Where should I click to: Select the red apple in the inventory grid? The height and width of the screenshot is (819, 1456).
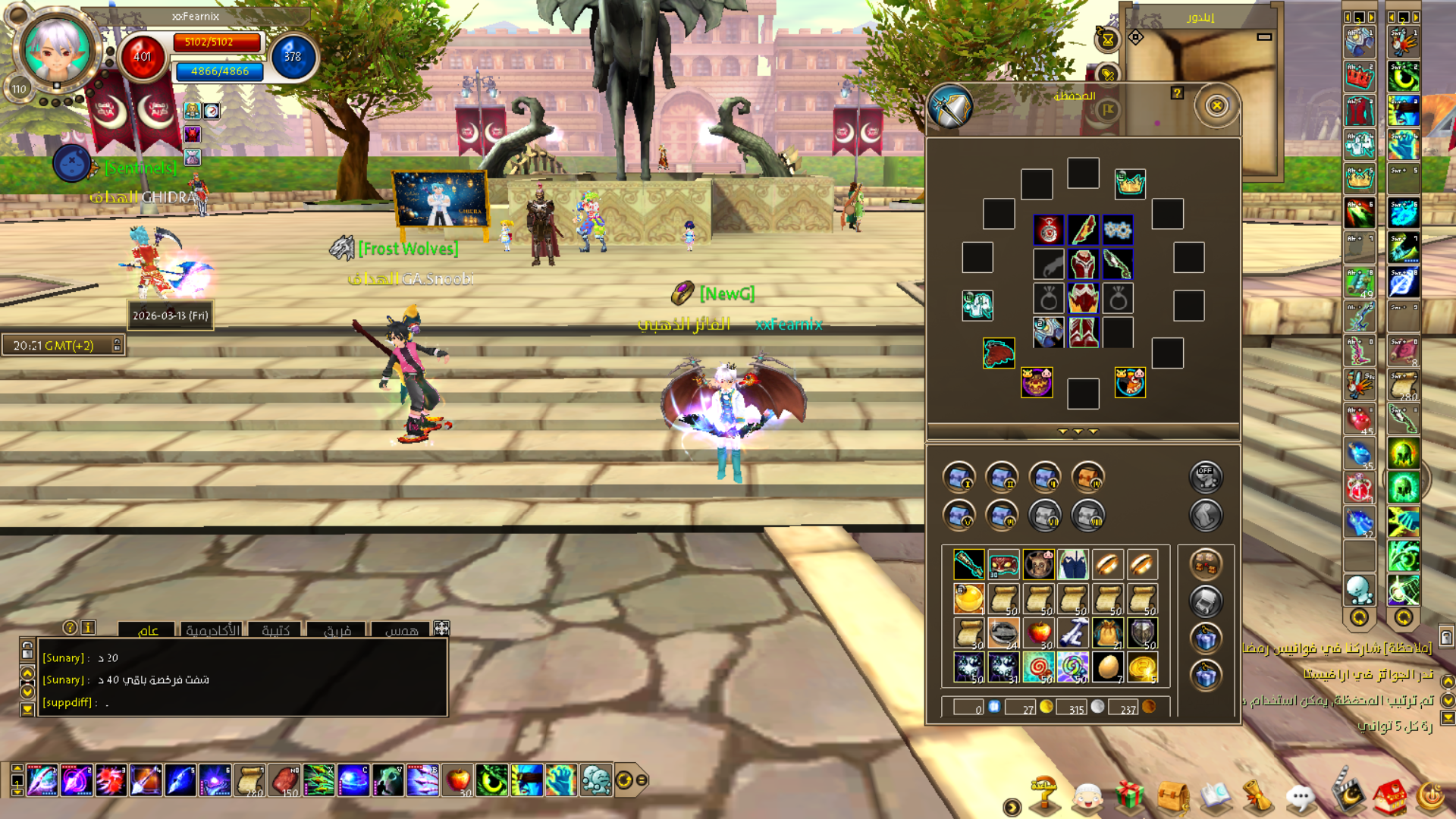tap(1038, 632)
